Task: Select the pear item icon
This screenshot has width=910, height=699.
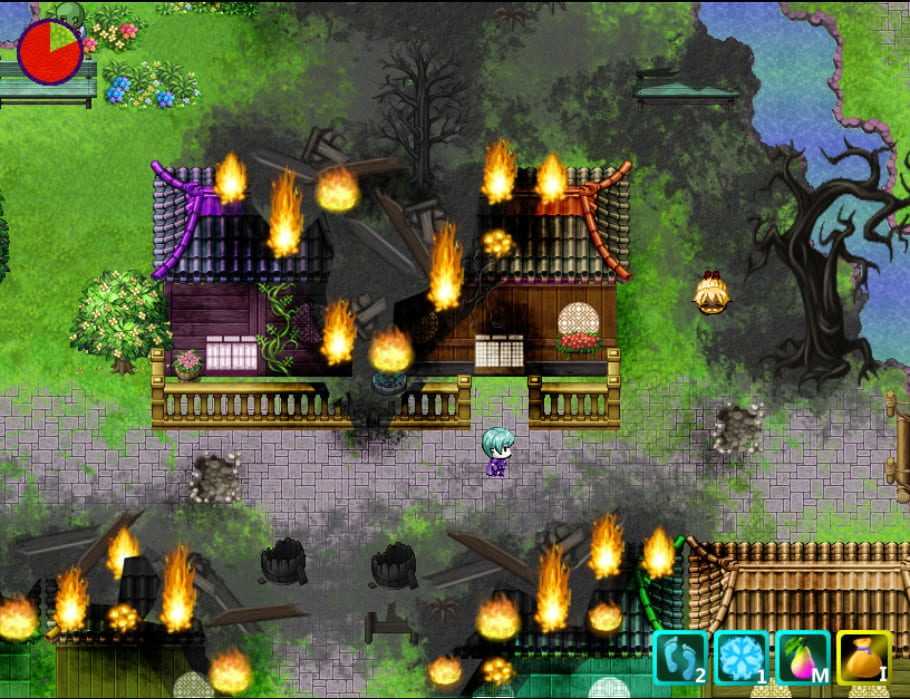Action: point(802,657)
